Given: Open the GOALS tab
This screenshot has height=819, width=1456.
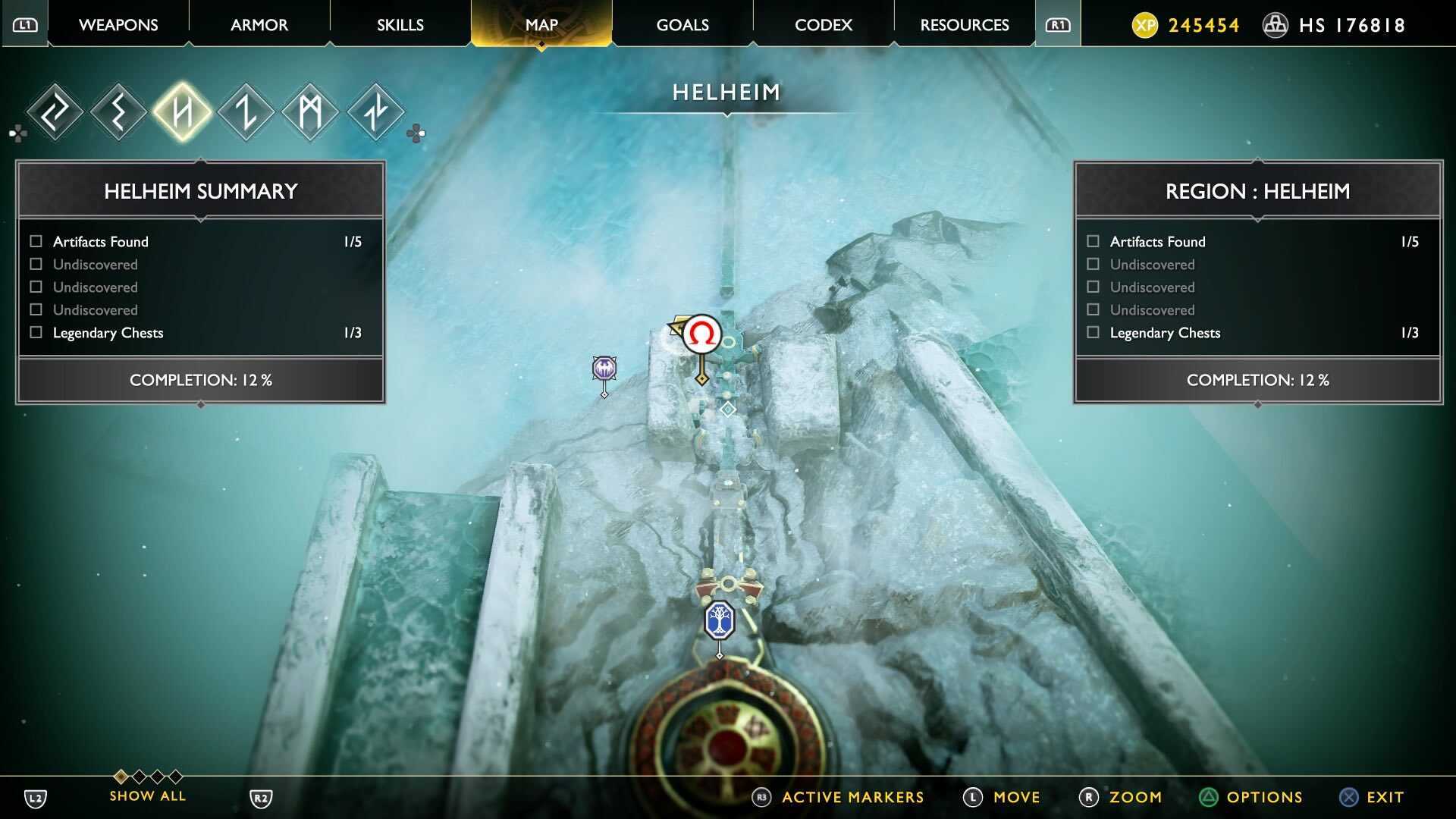Looking at the screenshot, I should click(x=682, y=24).
